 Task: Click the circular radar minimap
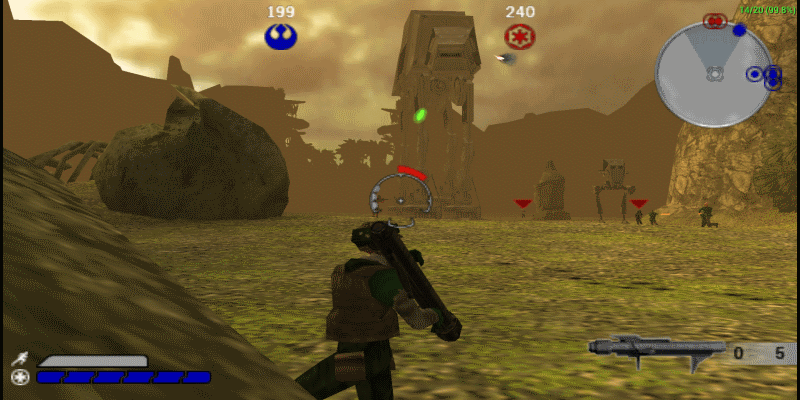714,73
